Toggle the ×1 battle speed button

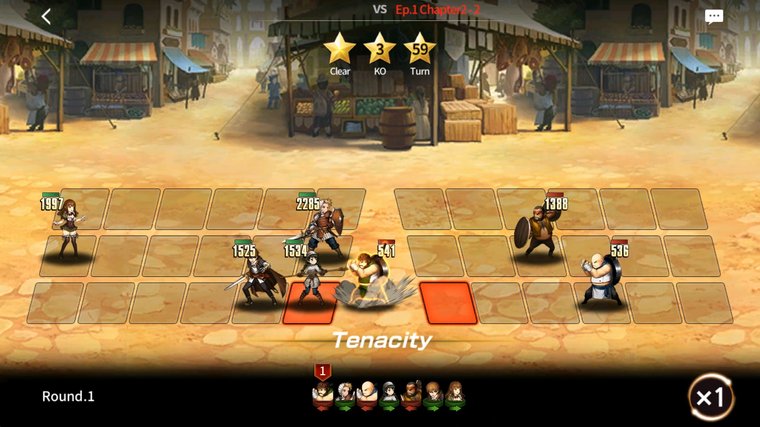click(710, 397)
